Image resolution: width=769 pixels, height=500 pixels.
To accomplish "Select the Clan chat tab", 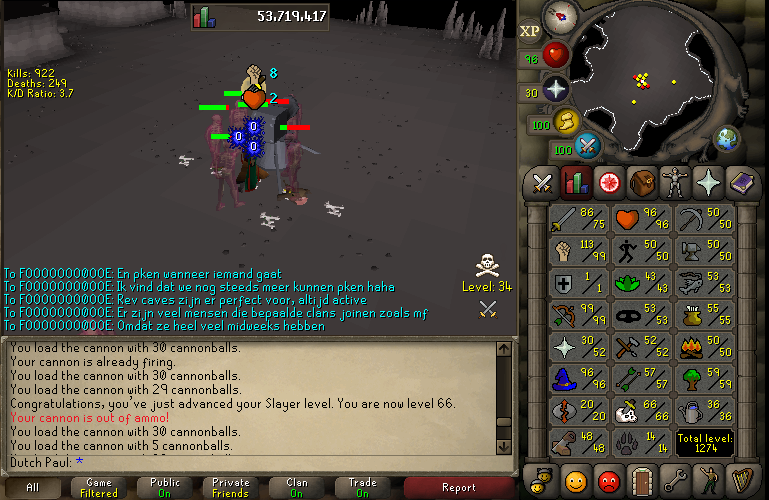I will [296, 488].
